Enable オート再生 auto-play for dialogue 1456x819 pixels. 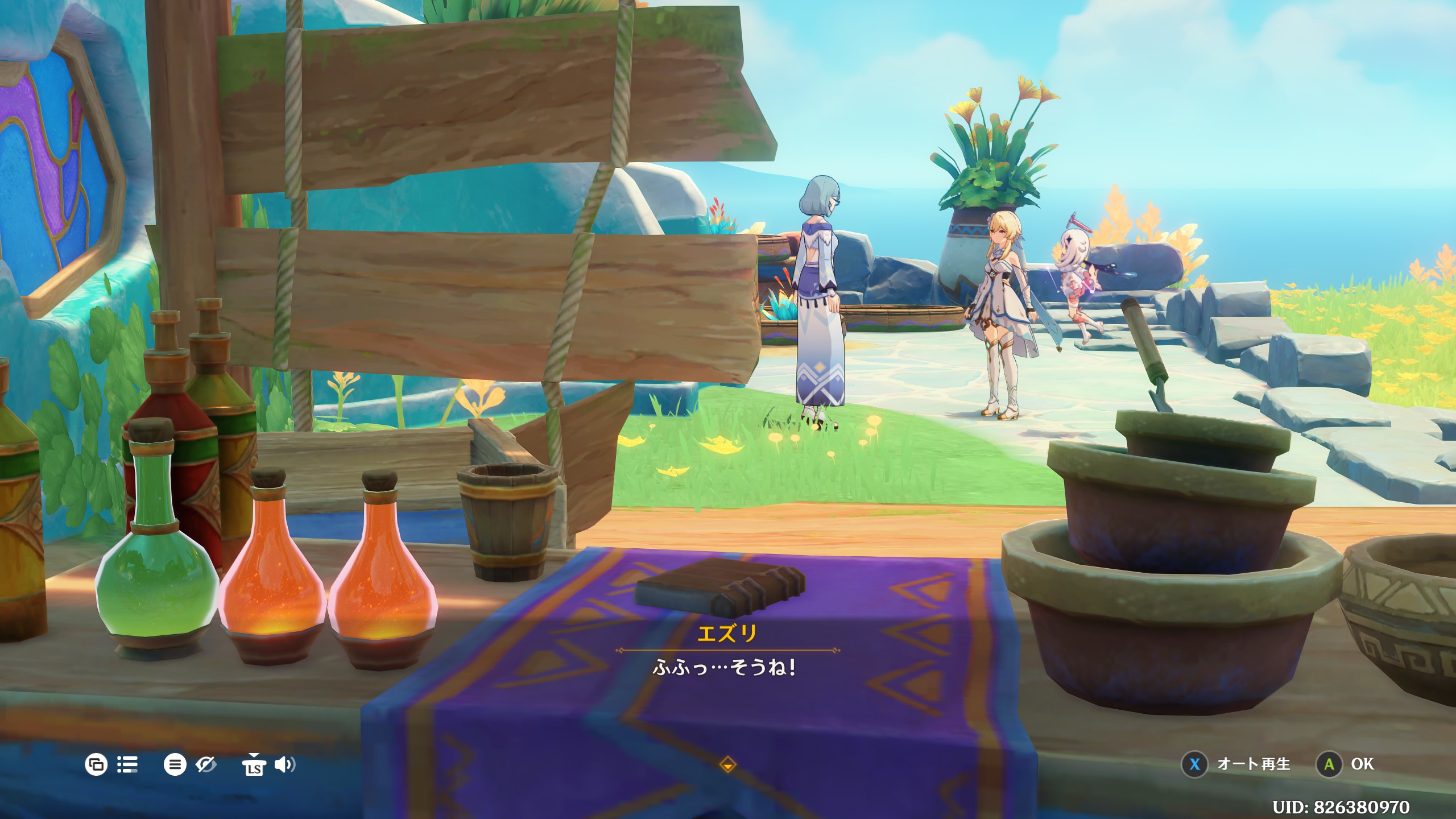click(1253, 764)
